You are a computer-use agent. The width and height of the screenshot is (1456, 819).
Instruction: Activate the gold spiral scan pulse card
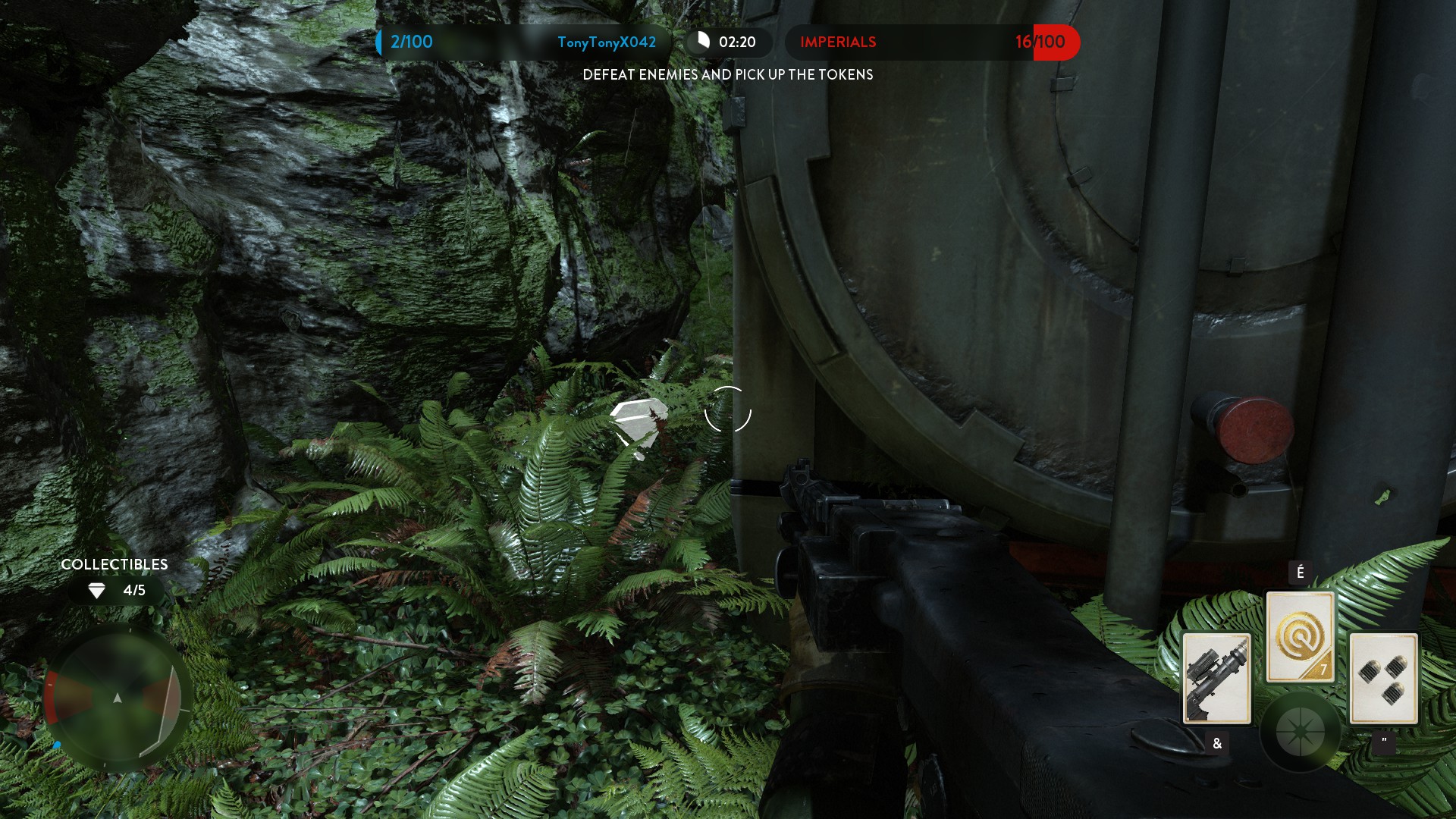tap(1300, 636)
